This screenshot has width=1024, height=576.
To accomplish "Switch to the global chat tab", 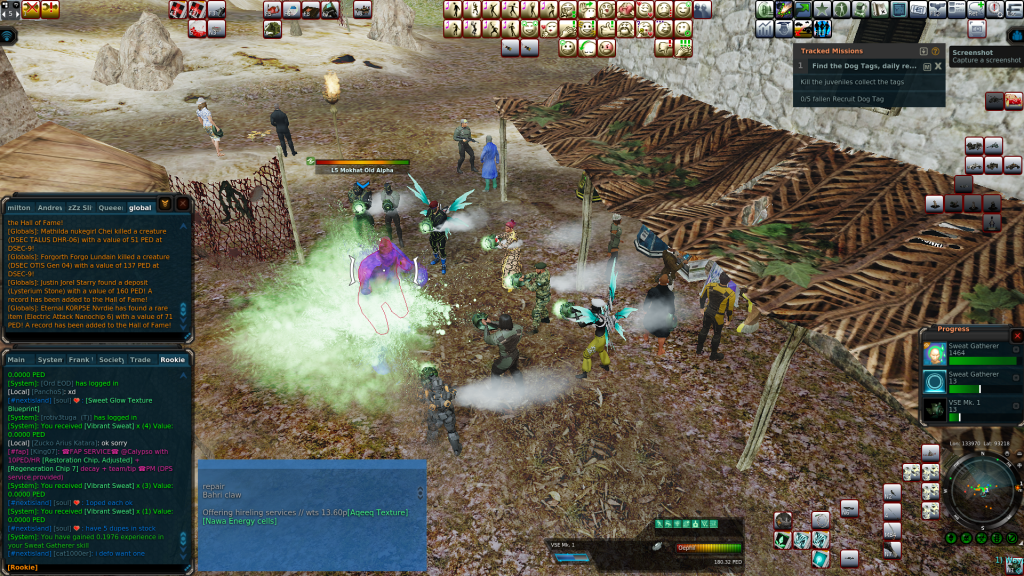I will pyautogui.click(x=140, y=207).
